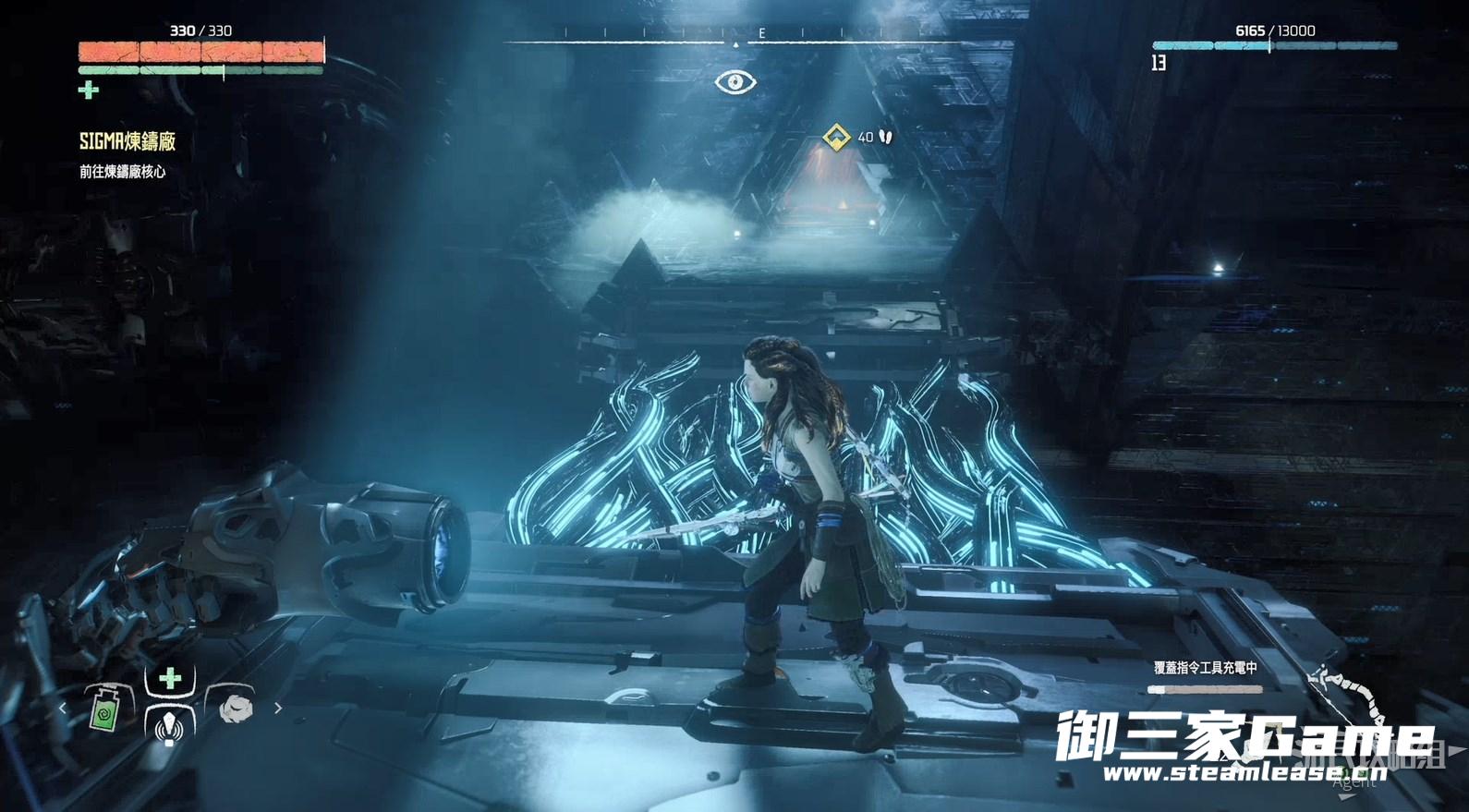Click the compass bar at top
The image size is (1469, 812).
[735, 38]
